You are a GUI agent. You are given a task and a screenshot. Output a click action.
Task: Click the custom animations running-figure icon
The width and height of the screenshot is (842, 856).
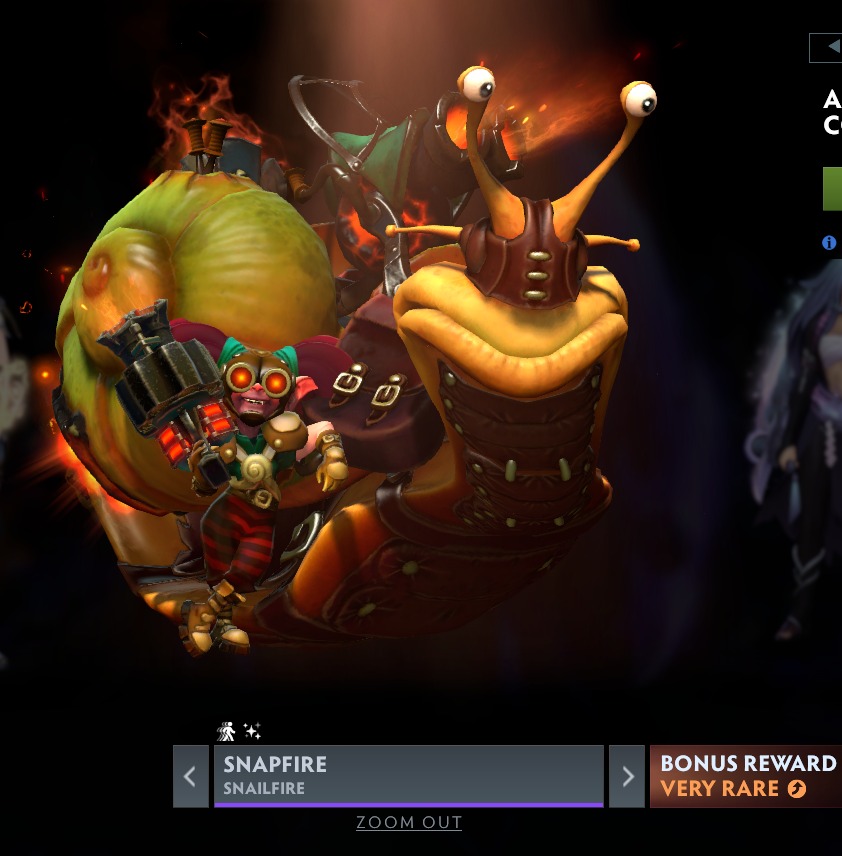click(x=227, y=732)
